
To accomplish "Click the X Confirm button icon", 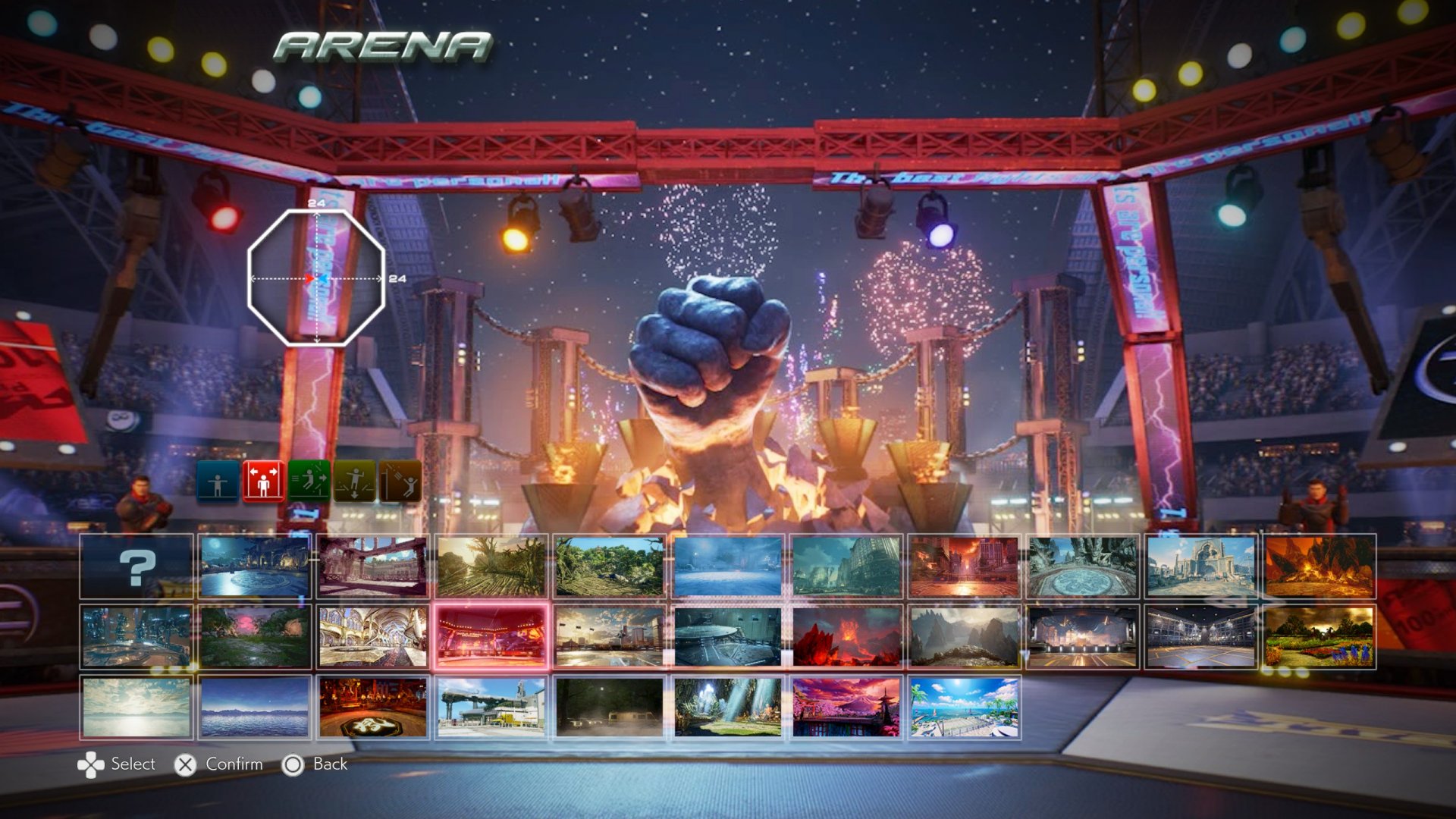I will [184, 764].
